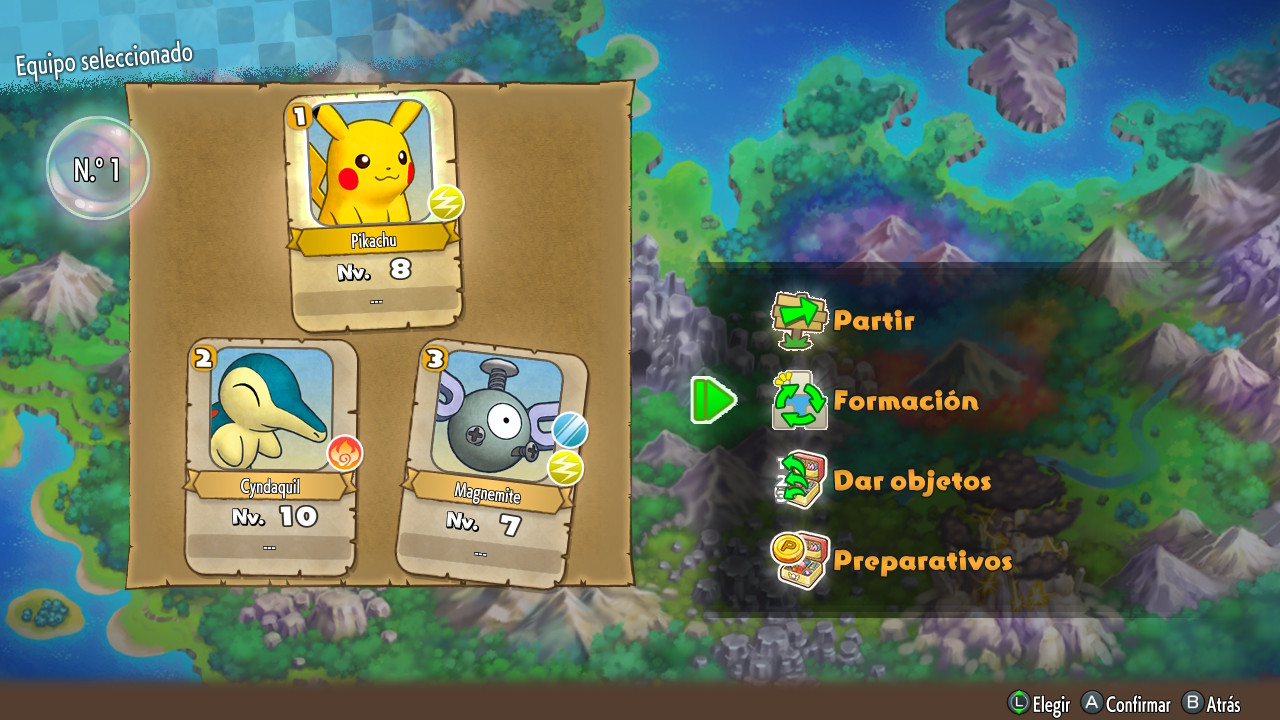
Task: Select the Pikachu team card
Action: click(x=374, y=210)
